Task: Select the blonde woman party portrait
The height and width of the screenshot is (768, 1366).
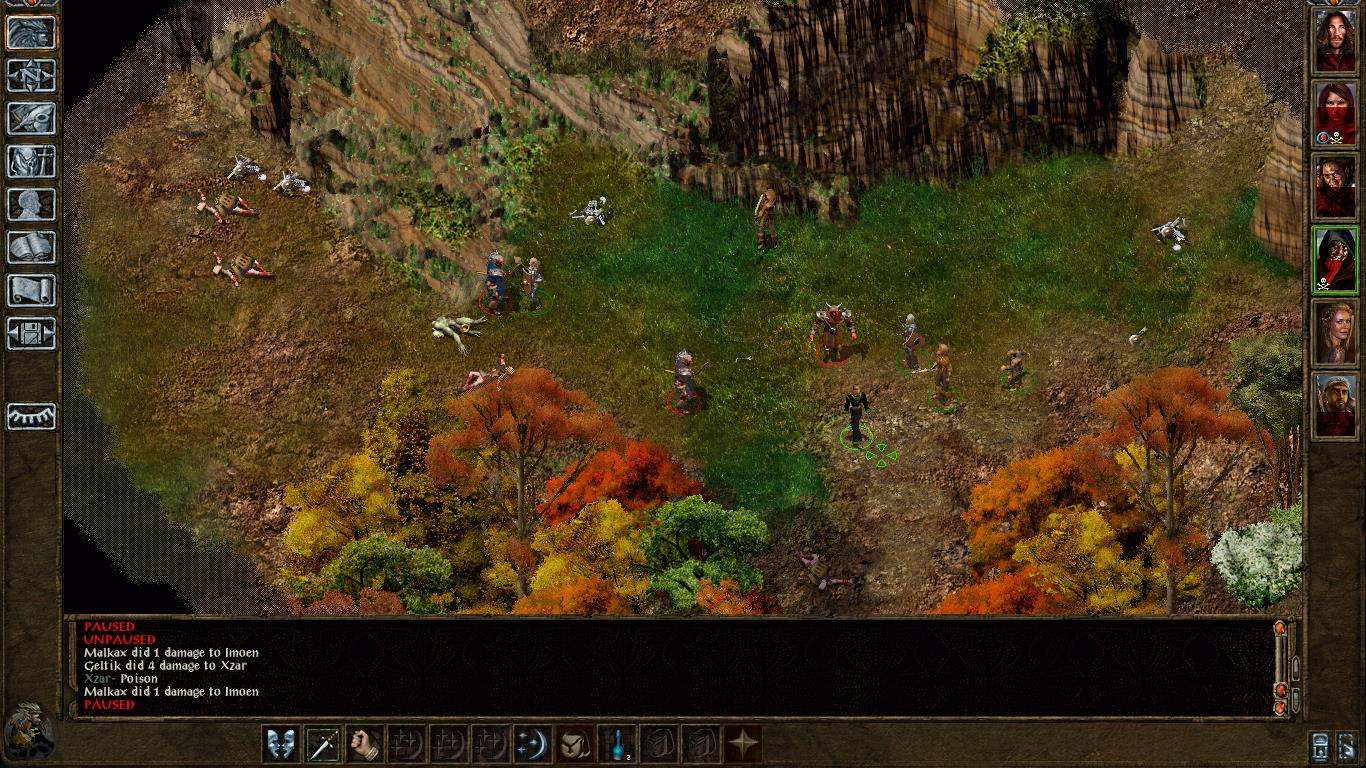Action: pos(1335,333)
